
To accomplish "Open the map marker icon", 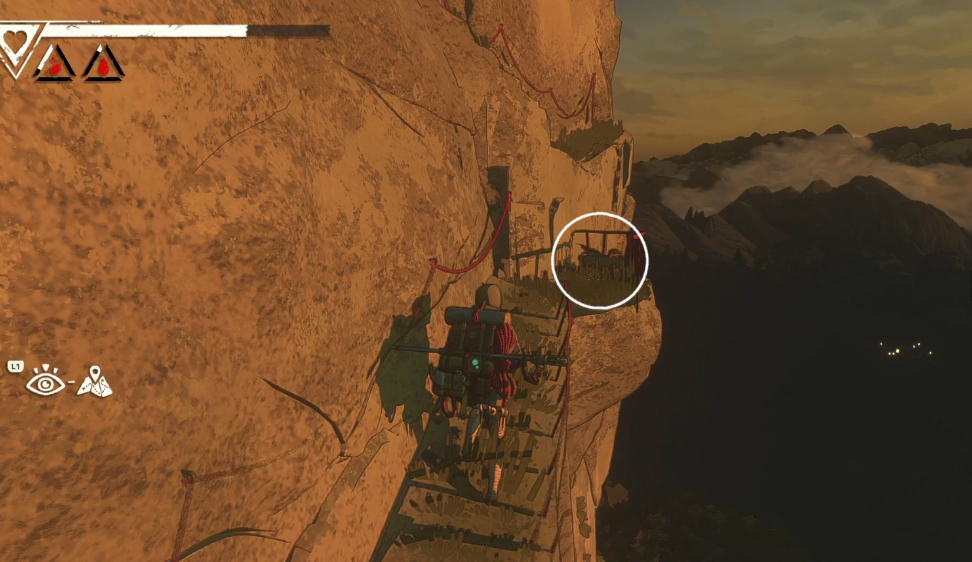I will click(95, 381).
